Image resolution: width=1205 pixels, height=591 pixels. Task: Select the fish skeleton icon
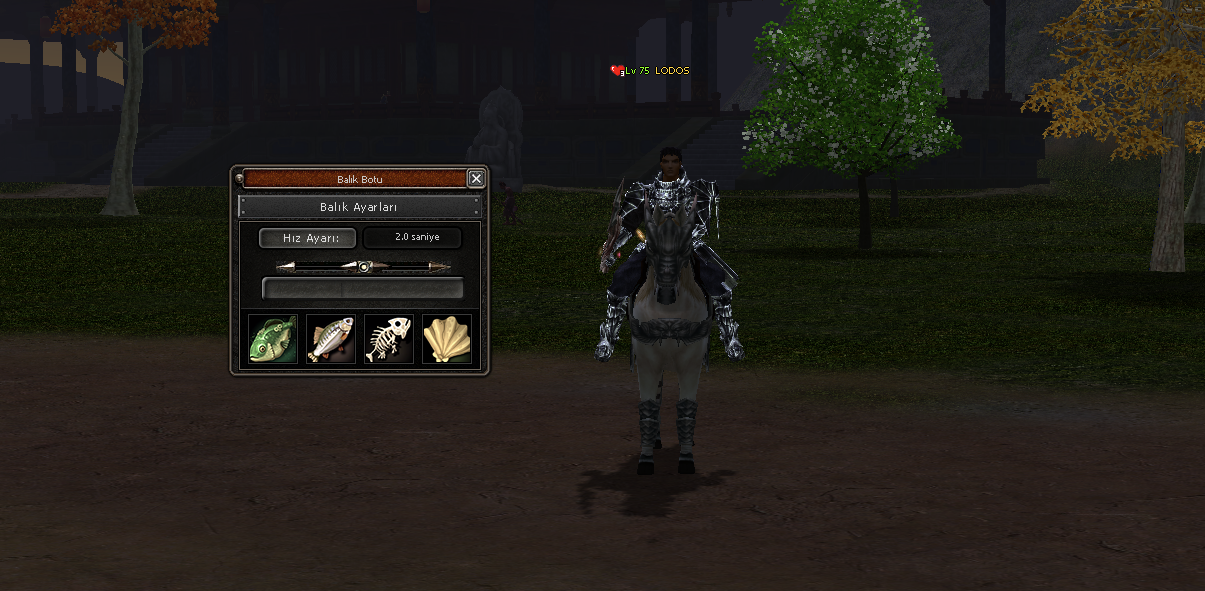[x=389, y=339]
